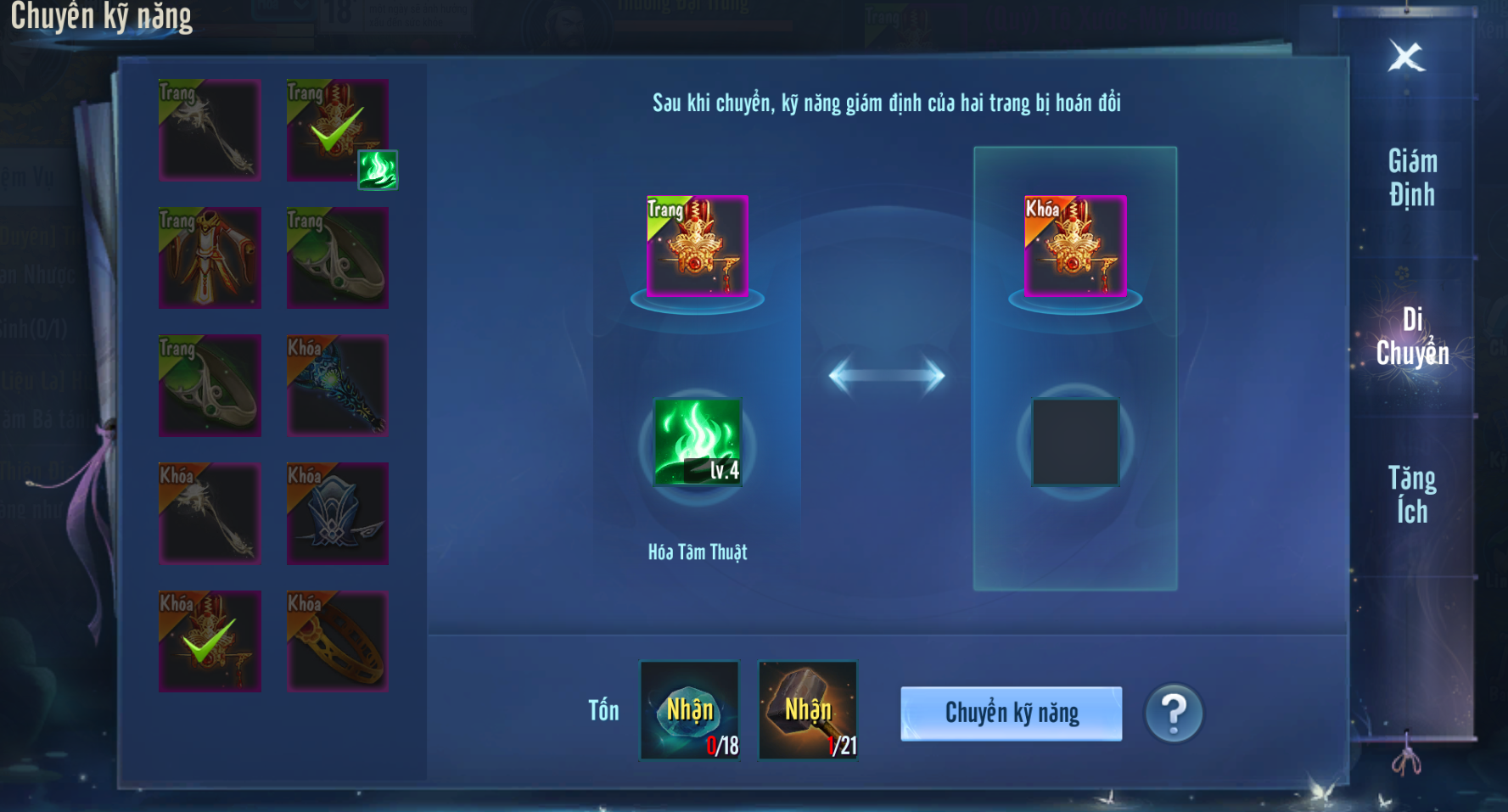The image size is (1508, 812).
Task: Select the checked Trang helmet in list
Action: coord(337,130)
